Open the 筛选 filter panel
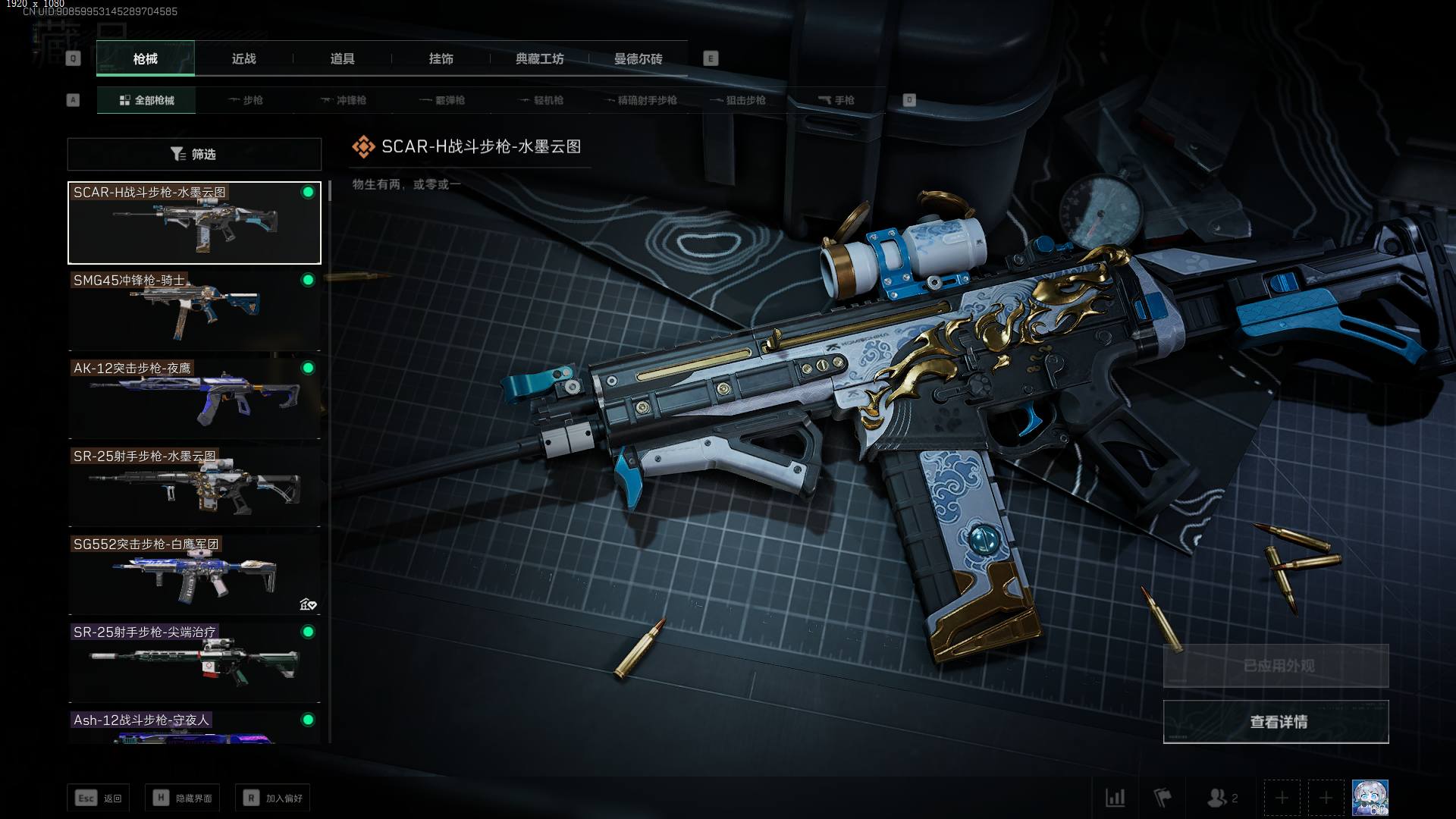 coord(194,154)
